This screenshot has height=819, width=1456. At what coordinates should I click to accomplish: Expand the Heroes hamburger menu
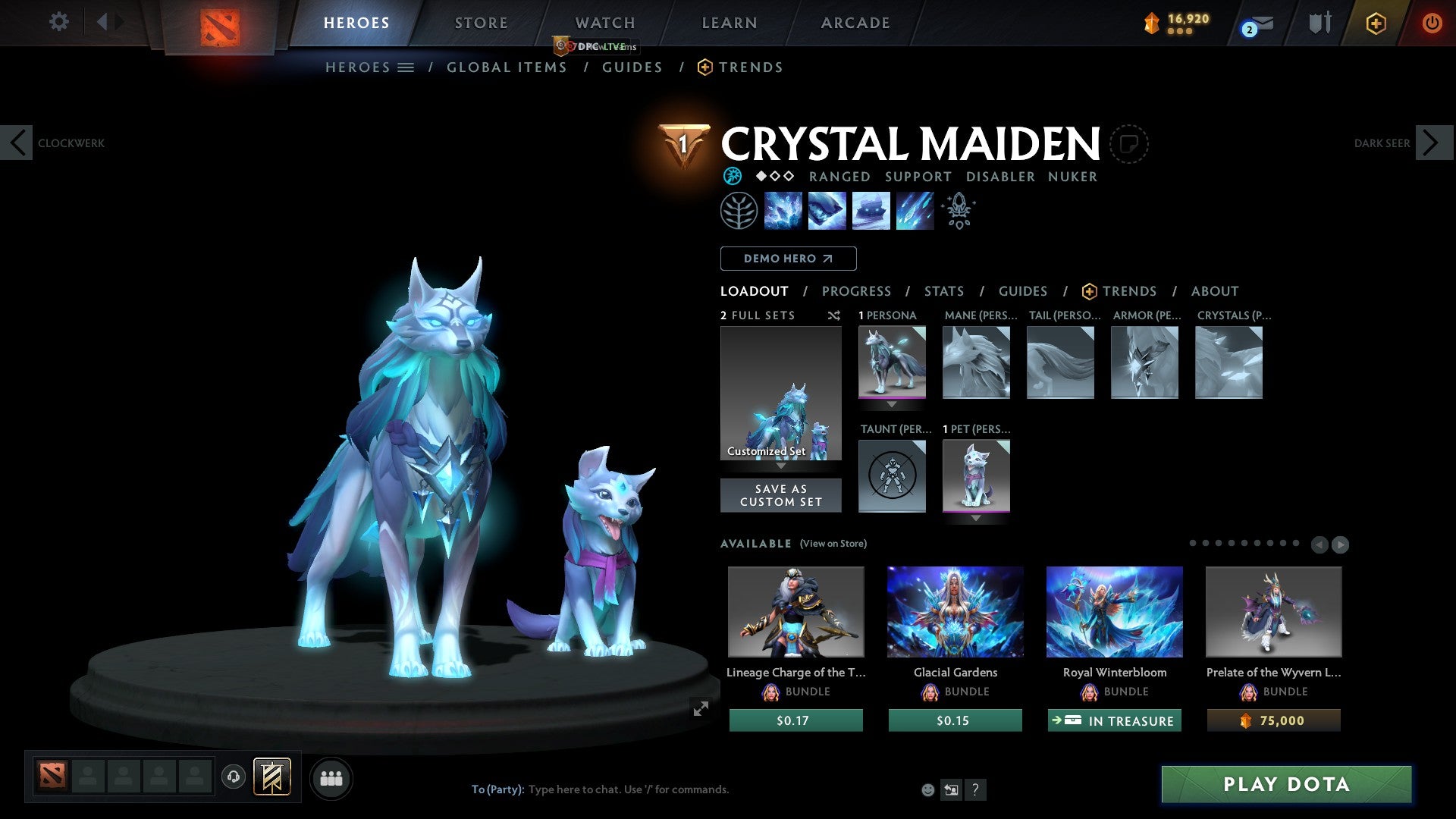click(406, 67)
